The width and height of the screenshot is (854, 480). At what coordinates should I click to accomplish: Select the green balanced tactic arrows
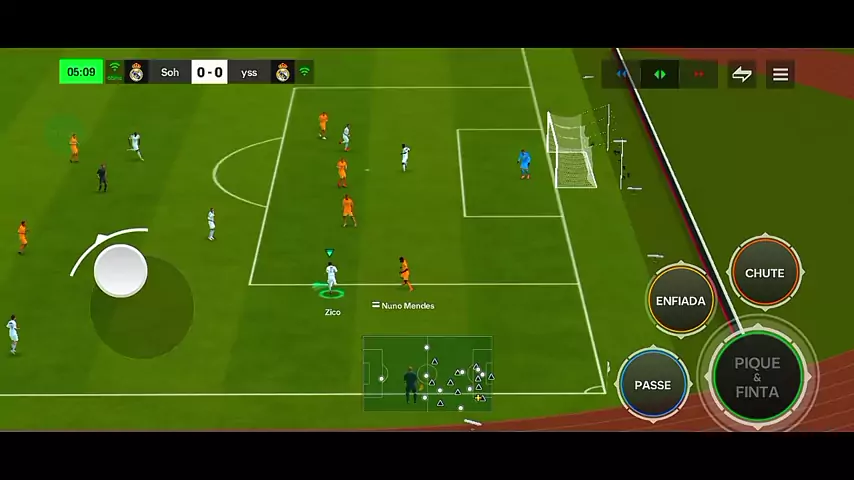[660, 74]
